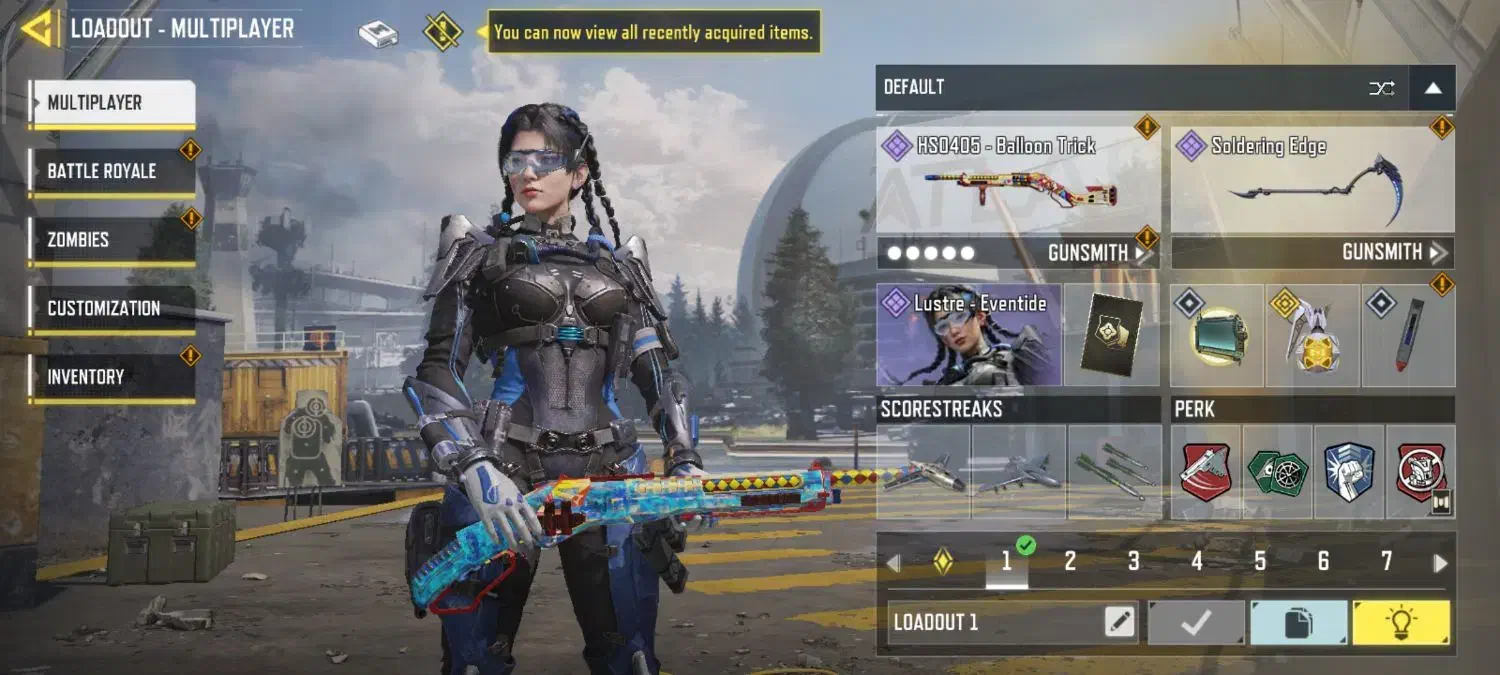Image resolution: width=1500 pixels, height=675 pixels.
Task: Click the shuffle icon in Default bar
Action: [x=1381, y=88]
